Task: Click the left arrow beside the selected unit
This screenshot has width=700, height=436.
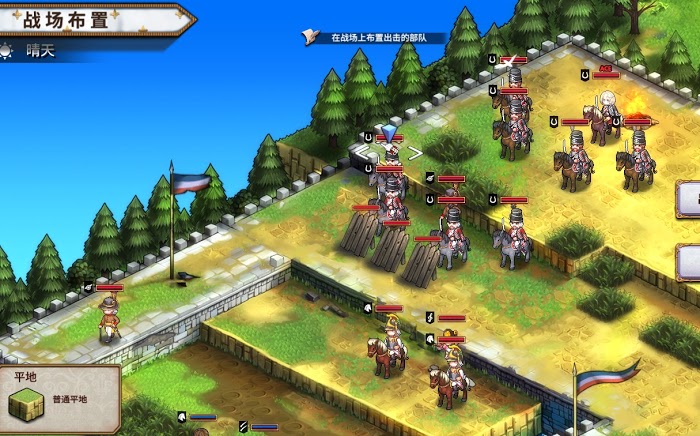Action: tap(361, 153)
